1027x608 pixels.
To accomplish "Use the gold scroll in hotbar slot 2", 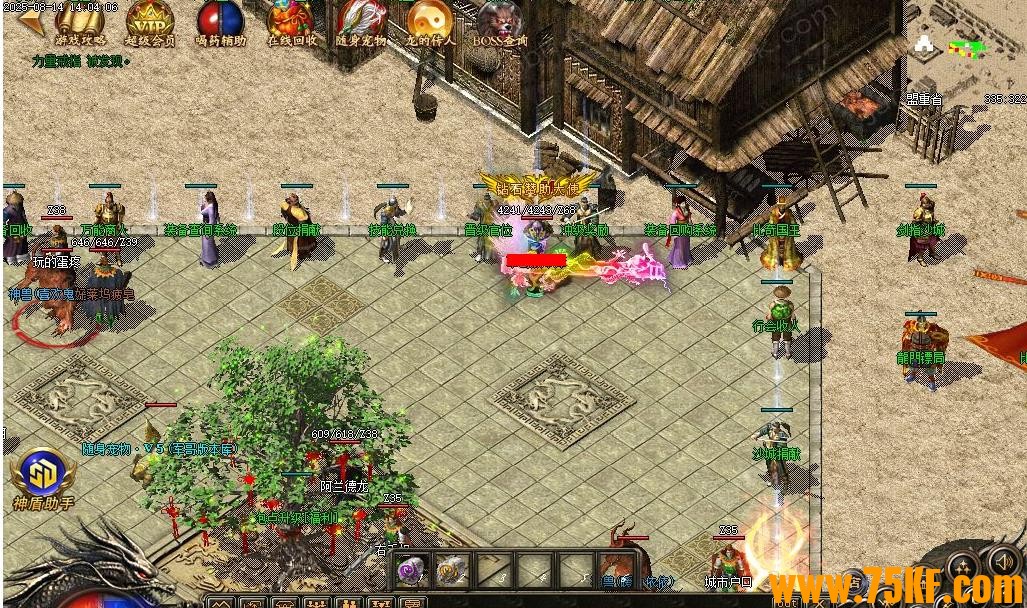I will coord(452,570).
